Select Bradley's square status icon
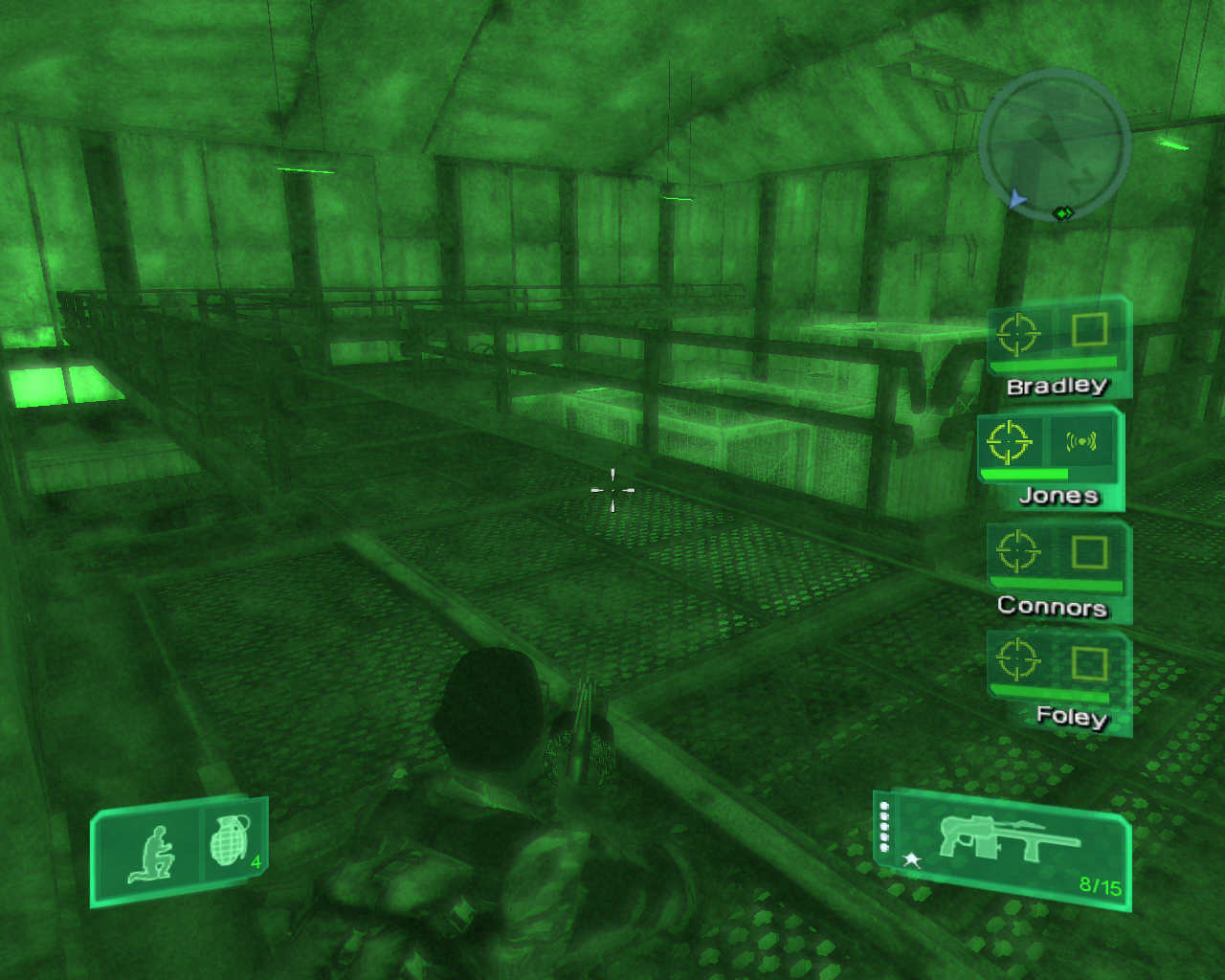Viewport: 1225px width, 980px height. [1089, 330]
